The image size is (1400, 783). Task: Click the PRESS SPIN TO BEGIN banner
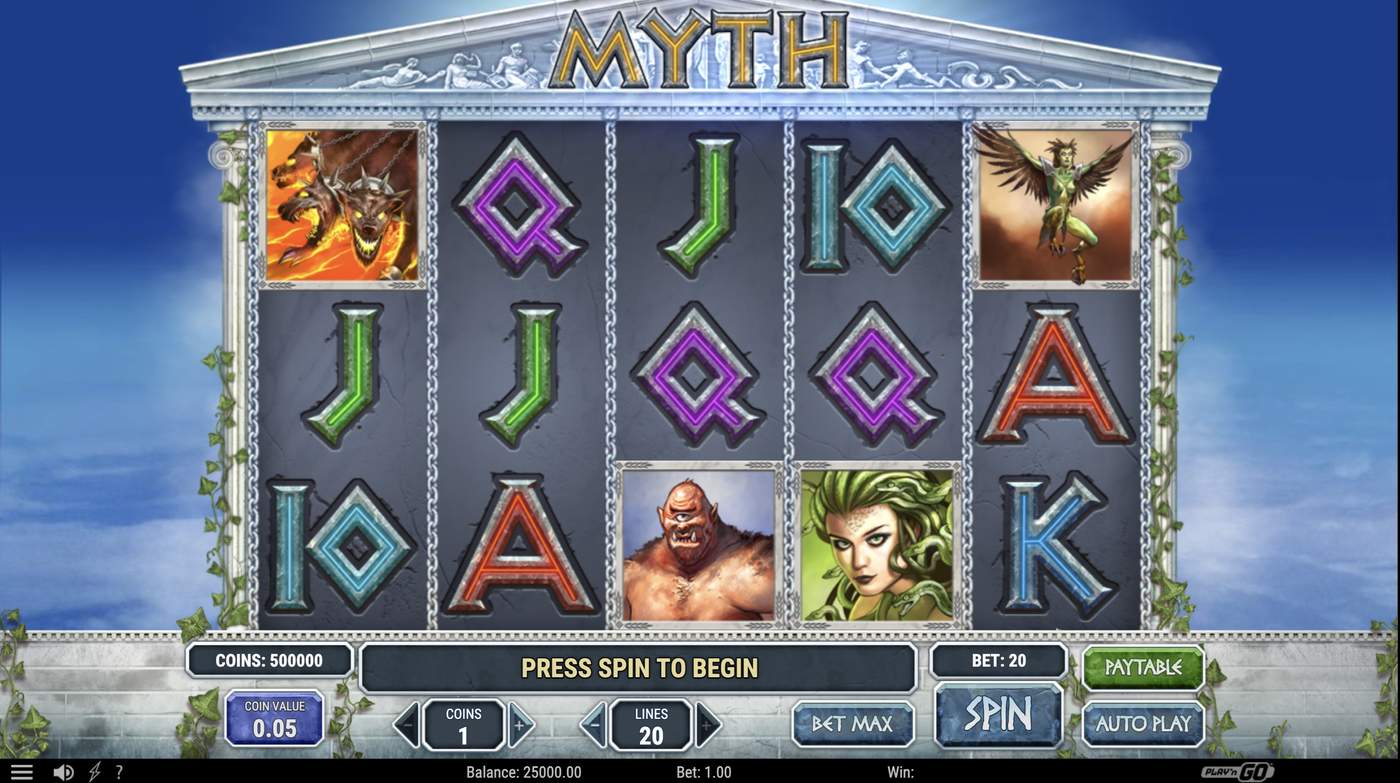coord(637,666)
